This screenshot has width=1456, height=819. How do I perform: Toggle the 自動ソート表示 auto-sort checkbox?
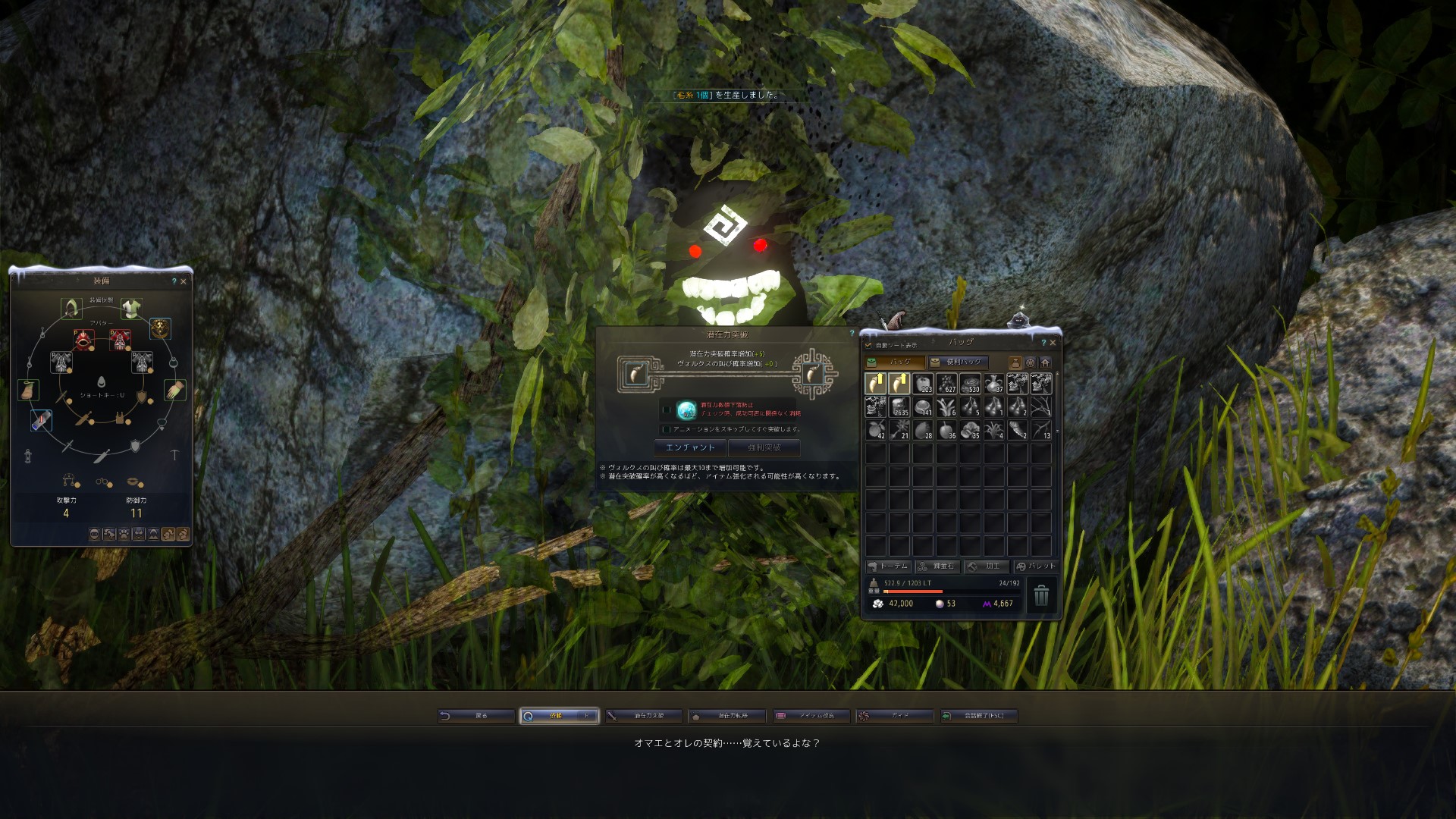[869, 345]
